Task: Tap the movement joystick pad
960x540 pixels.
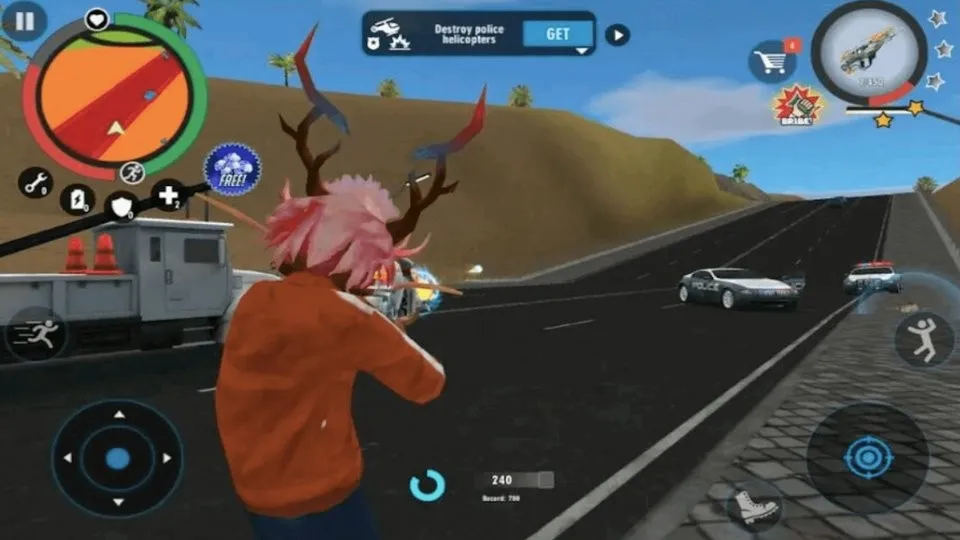Action: (118, 458)
